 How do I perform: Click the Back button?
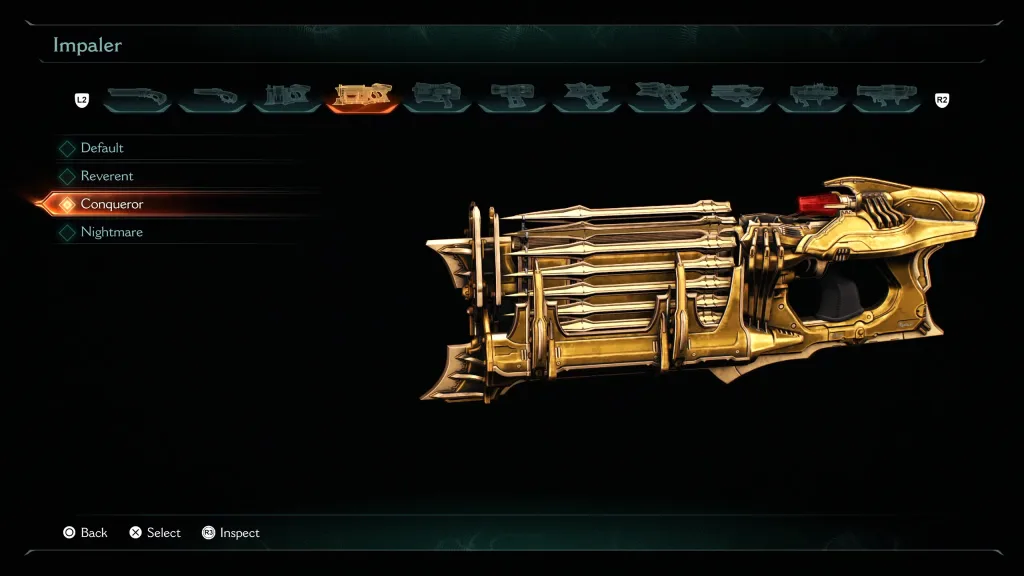tap(85, 533)
